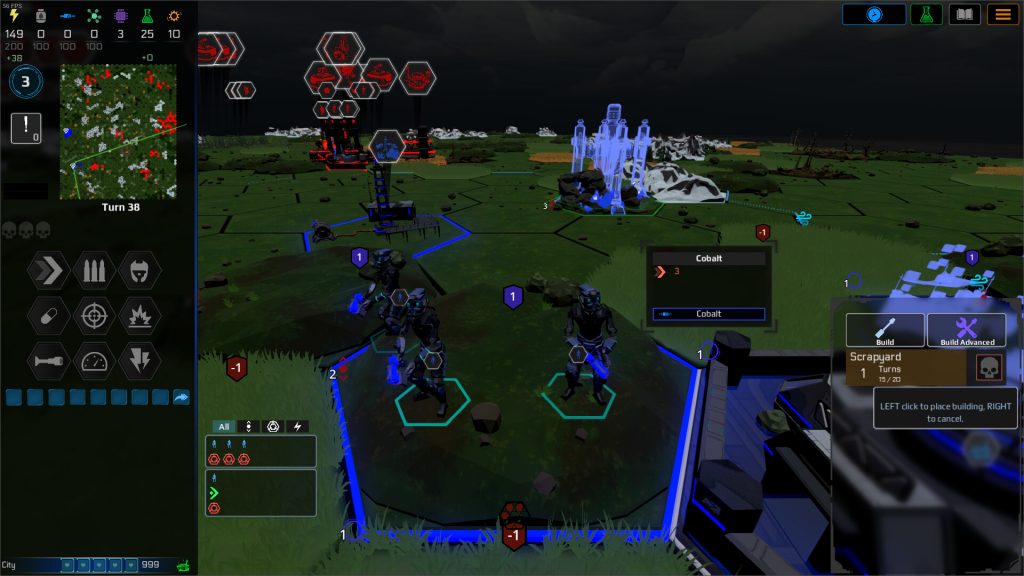
Task: Activate the crosshair targeting icon
Action: [94, 315]
